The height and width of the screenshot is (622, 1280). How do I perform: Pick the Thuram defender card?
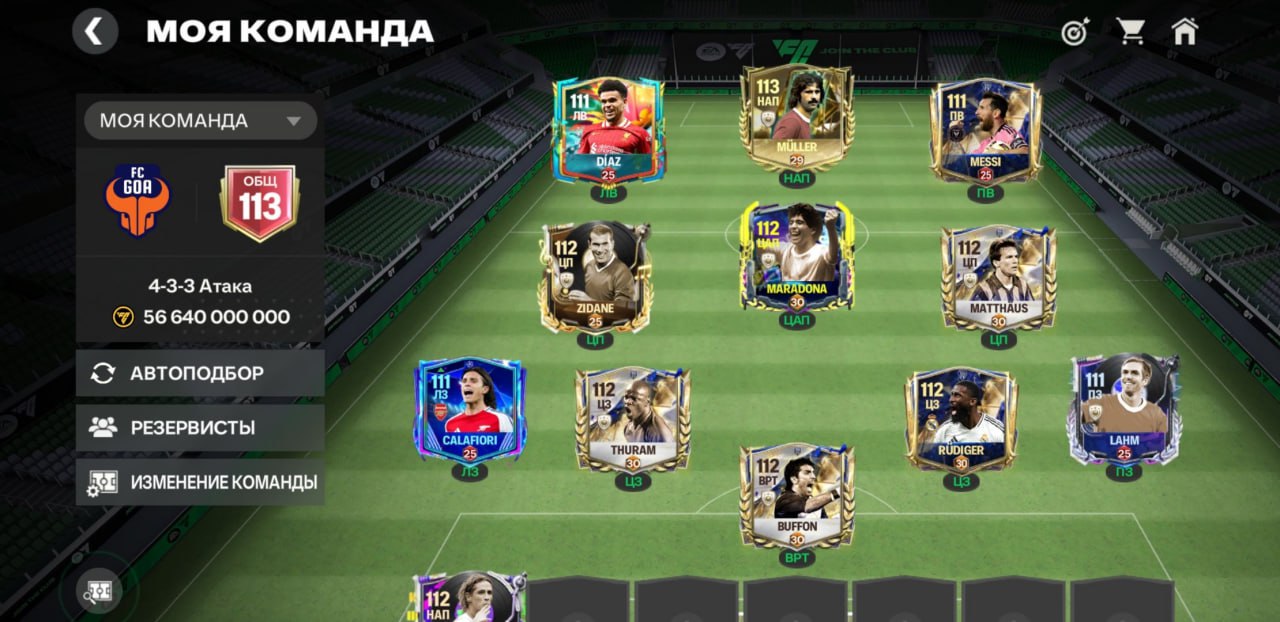[632, 418]
